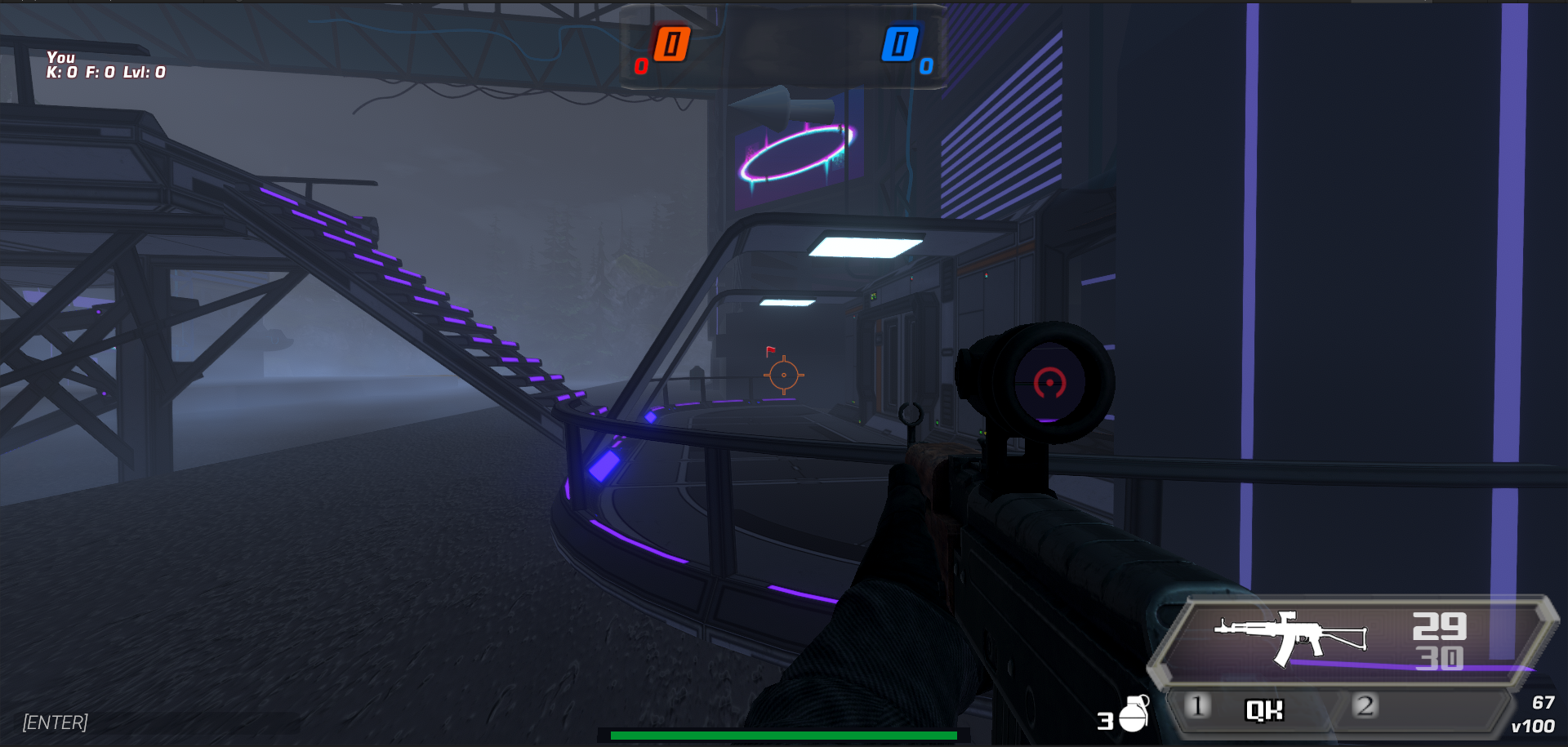Screen dimensions: 1568x747
Task: Select the empty weapon slot 2 icon
Action: (x=1364, y=707)
